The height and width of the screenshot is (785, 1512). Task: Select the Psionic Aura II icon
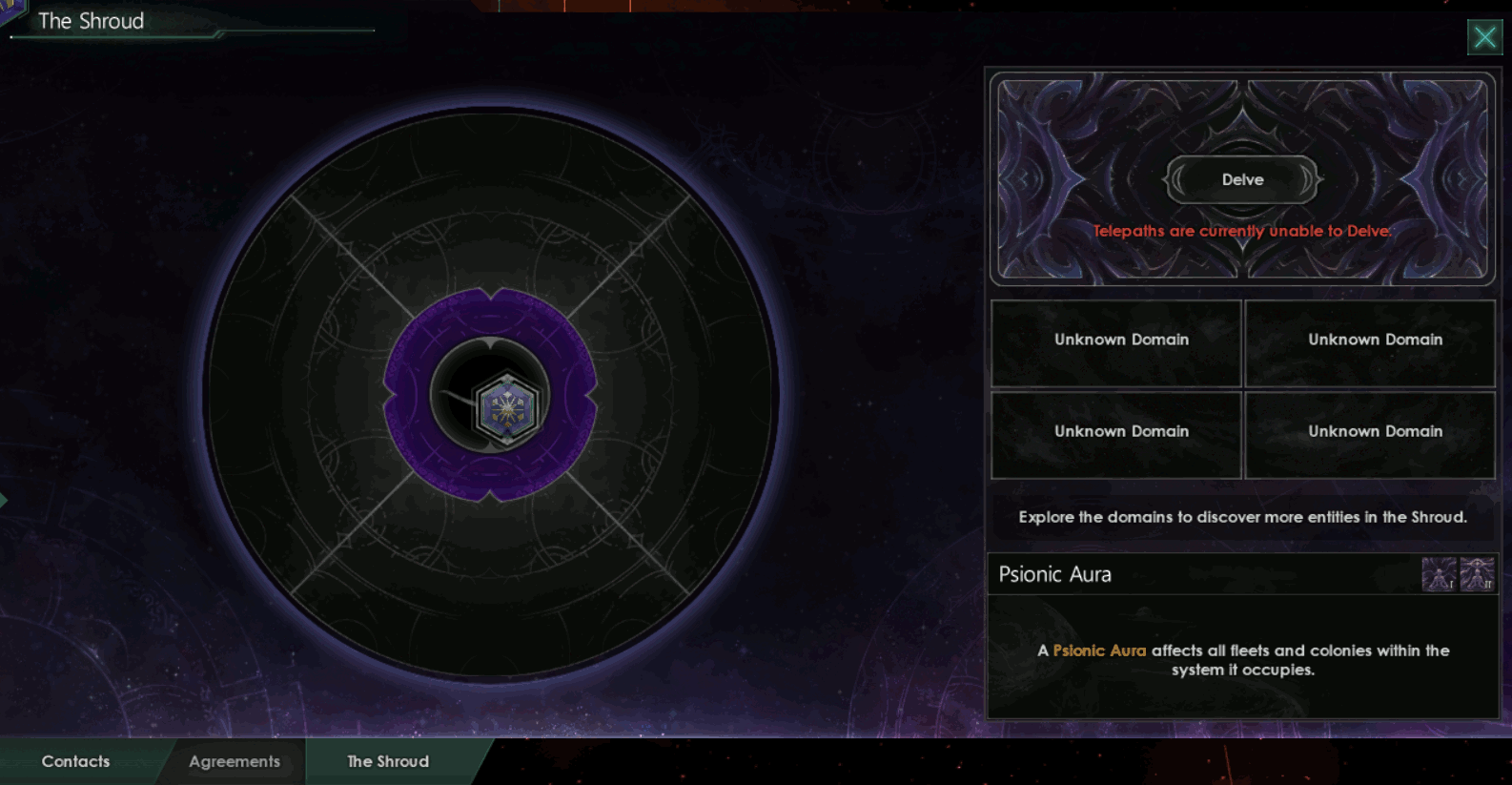tap(1477, 574)
